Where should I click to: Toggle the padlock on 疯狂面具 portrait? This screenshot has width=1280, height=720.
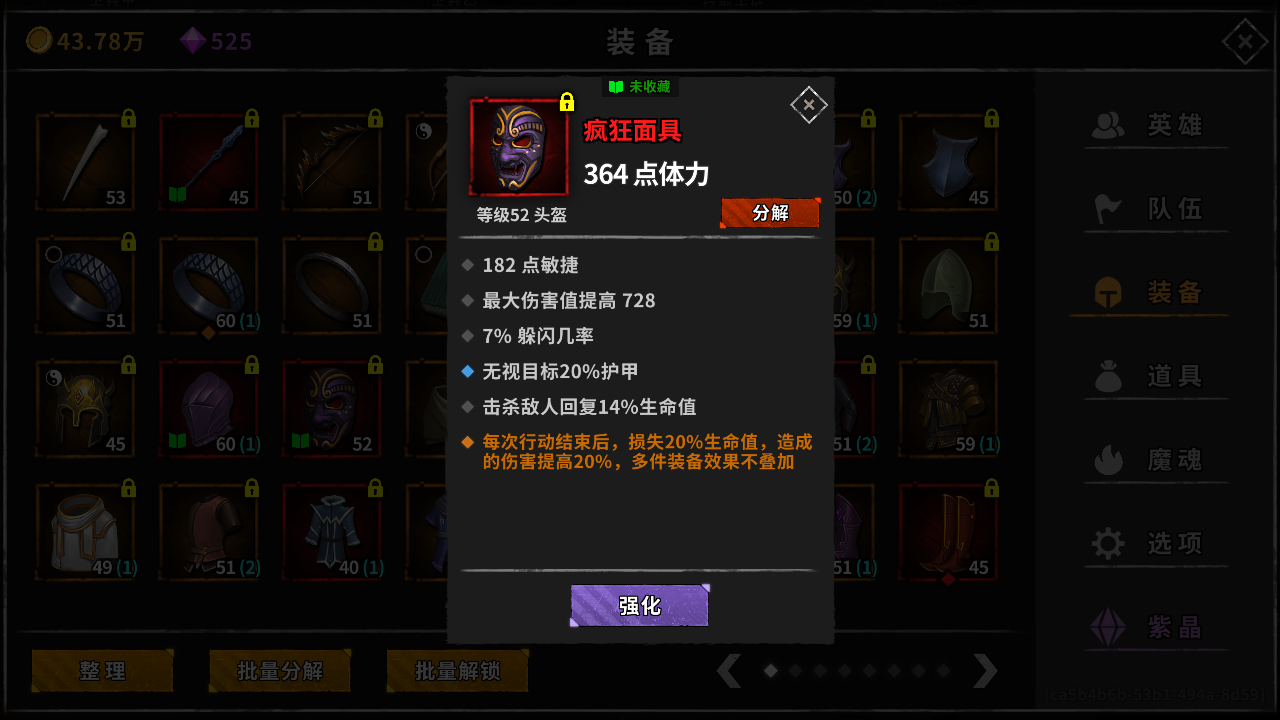tap(567, 102)
